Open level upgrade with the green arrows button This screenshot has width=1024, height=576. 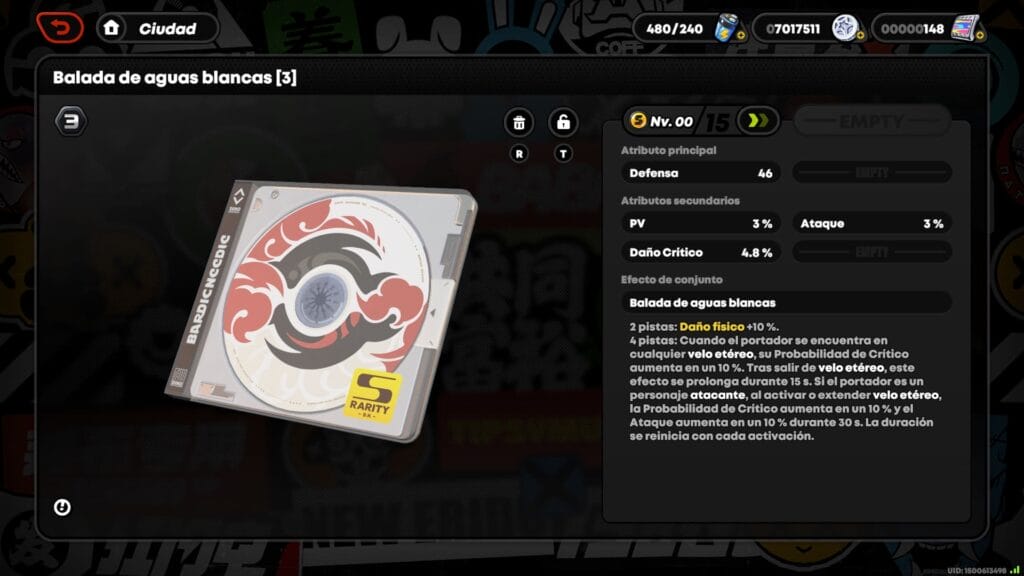[x=758, y=122]
